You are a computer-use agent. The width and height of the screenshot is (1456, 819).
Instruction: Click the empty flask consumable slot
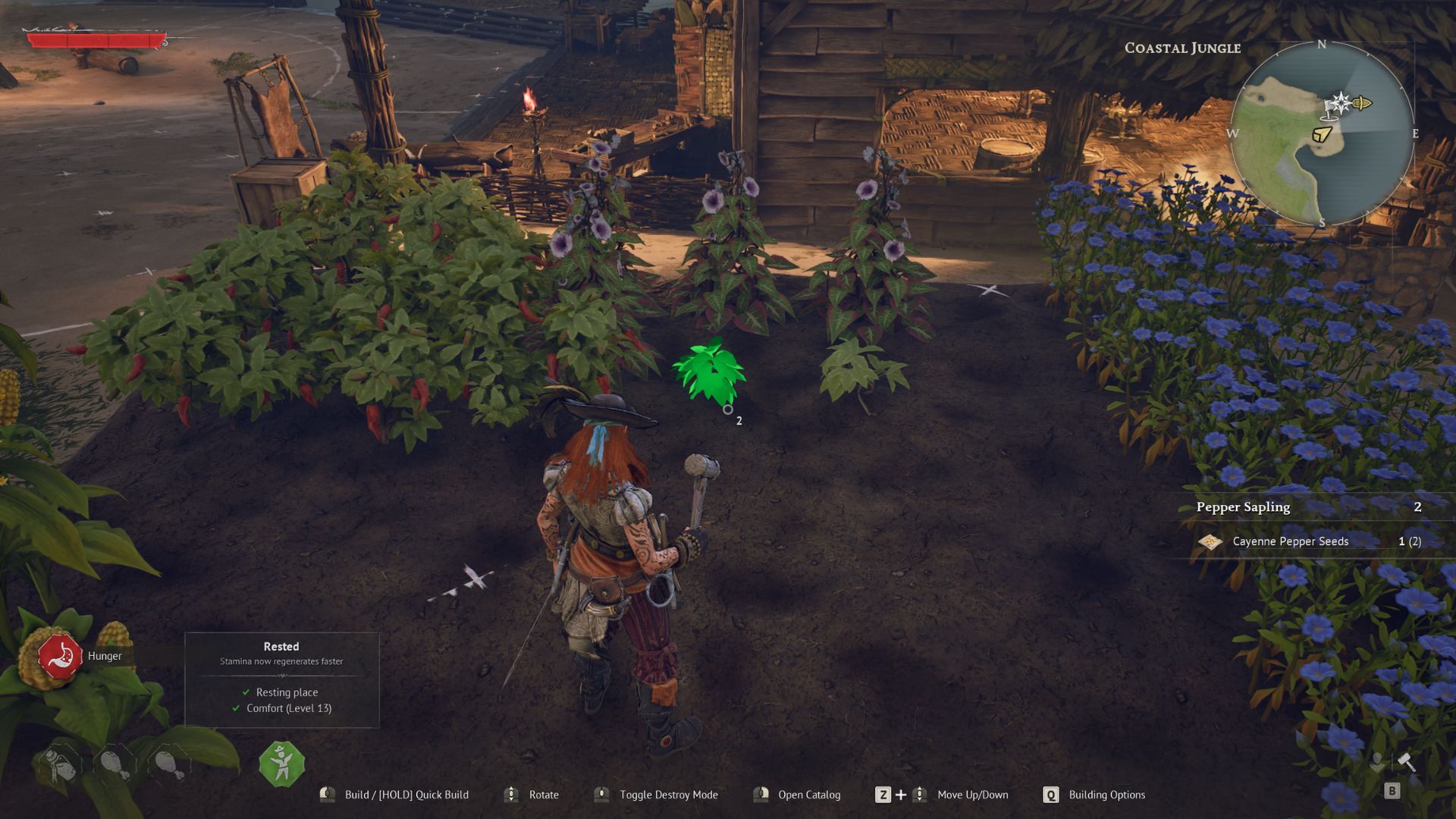tap(59, 764)
